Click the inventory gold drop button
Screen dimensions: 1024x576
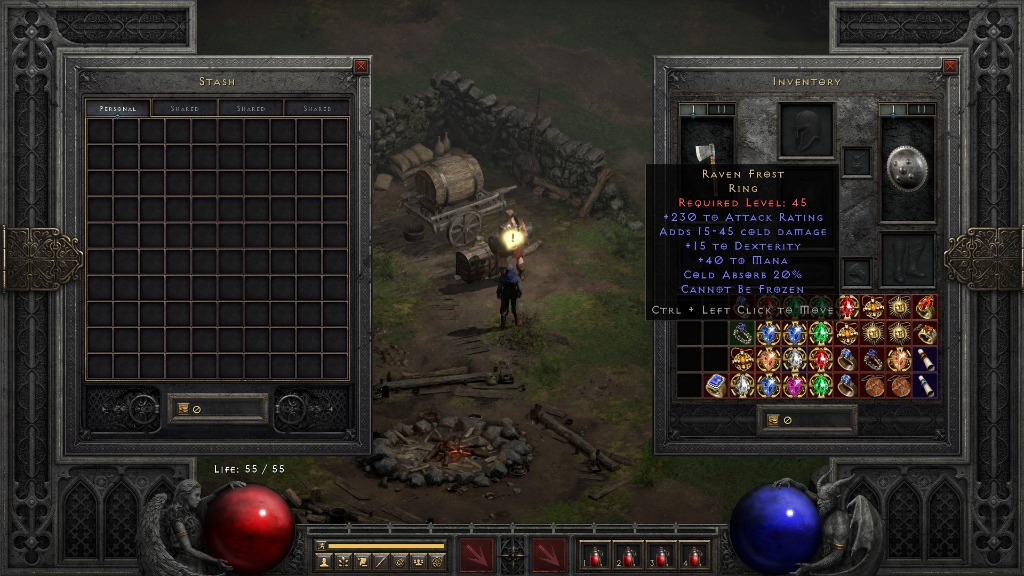pyautogui.click(x=773, y=420)
